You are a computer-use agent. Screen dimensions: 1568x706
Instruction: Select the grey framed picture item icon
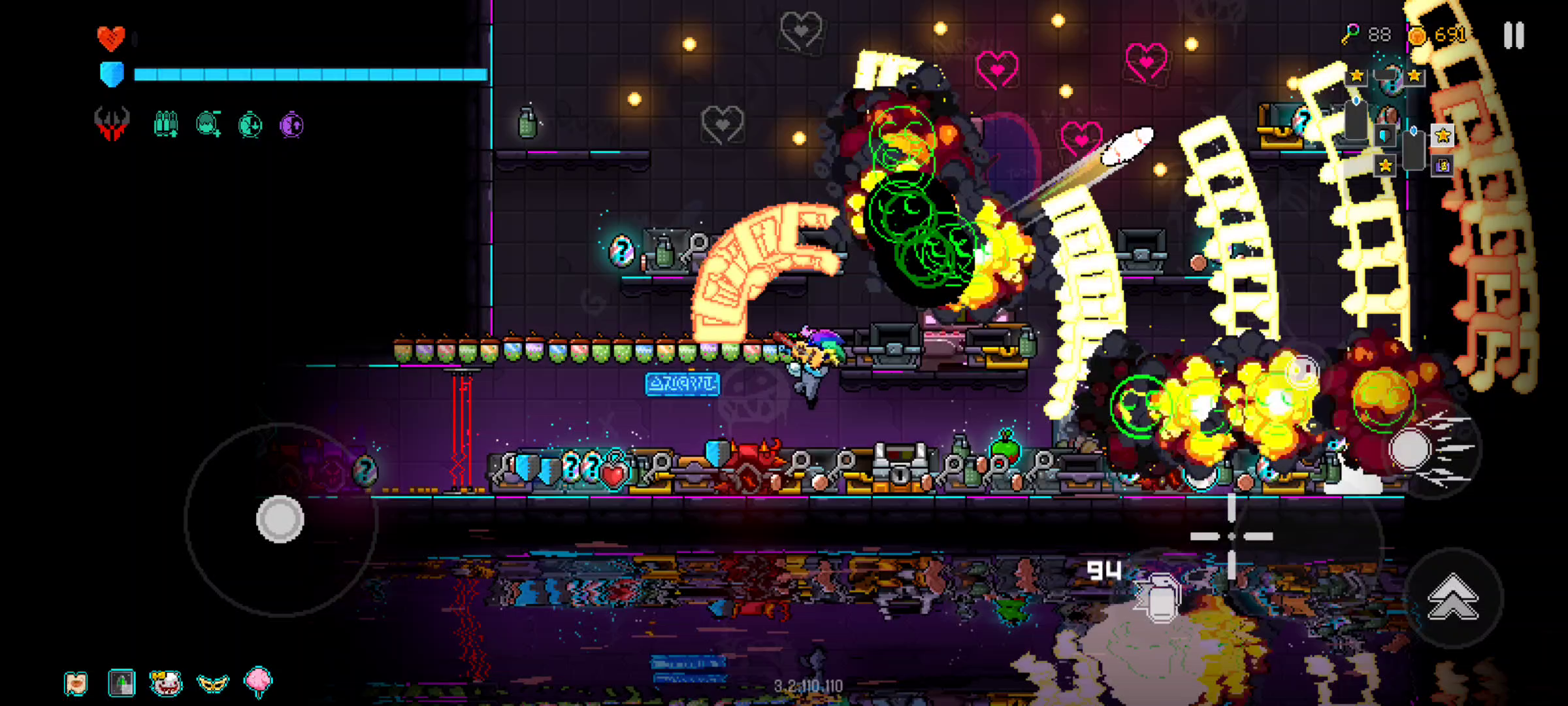122,683
